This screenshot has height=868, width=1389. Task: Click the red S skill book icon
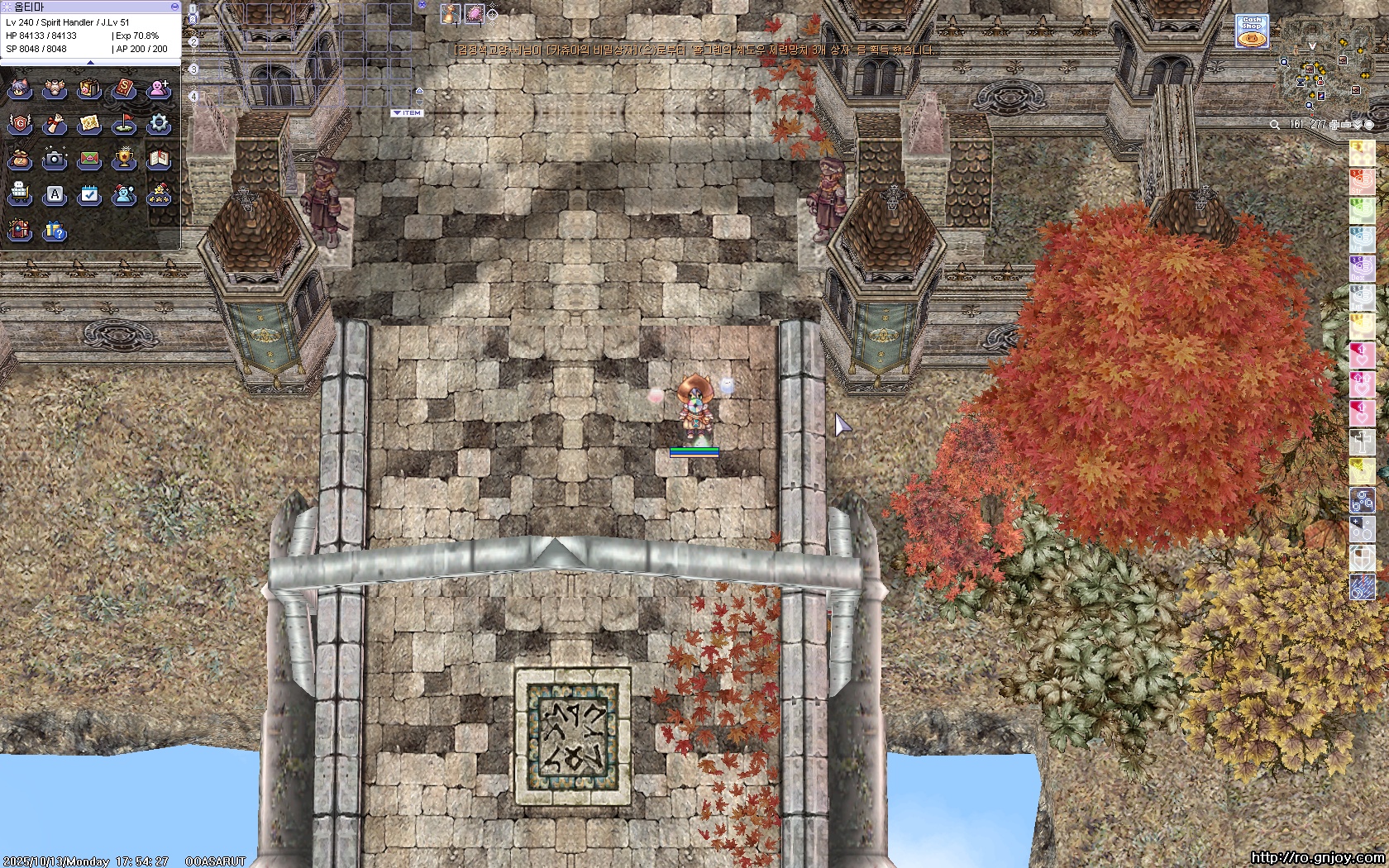tap(124, 89)
